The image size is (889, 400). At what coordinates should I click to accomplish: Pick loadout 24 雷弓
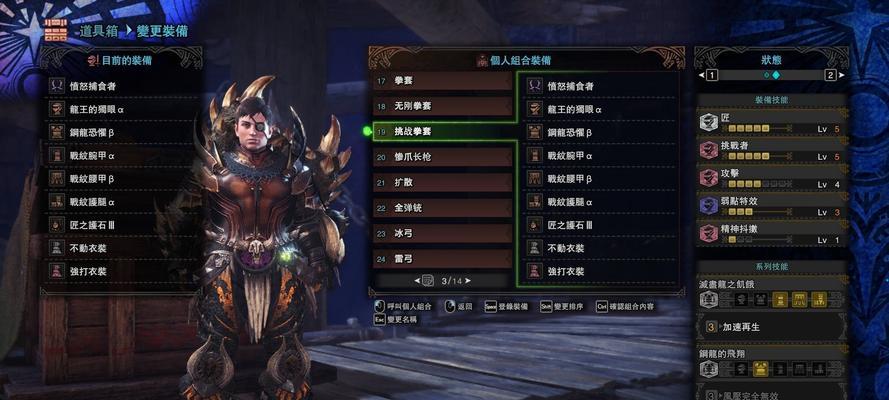click(442, 258)
